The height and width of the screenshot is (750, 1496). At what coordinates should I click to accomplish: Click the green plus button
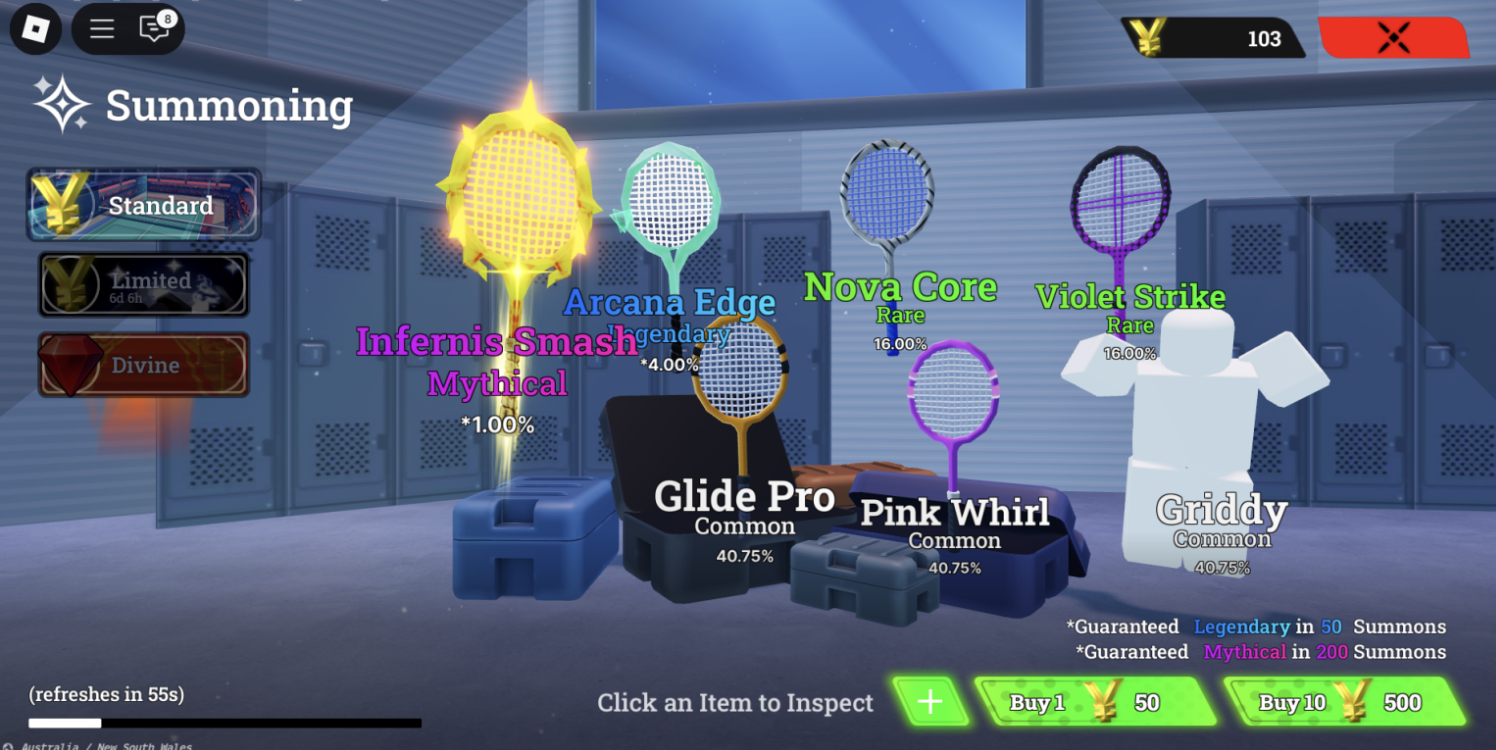[930, 702]
